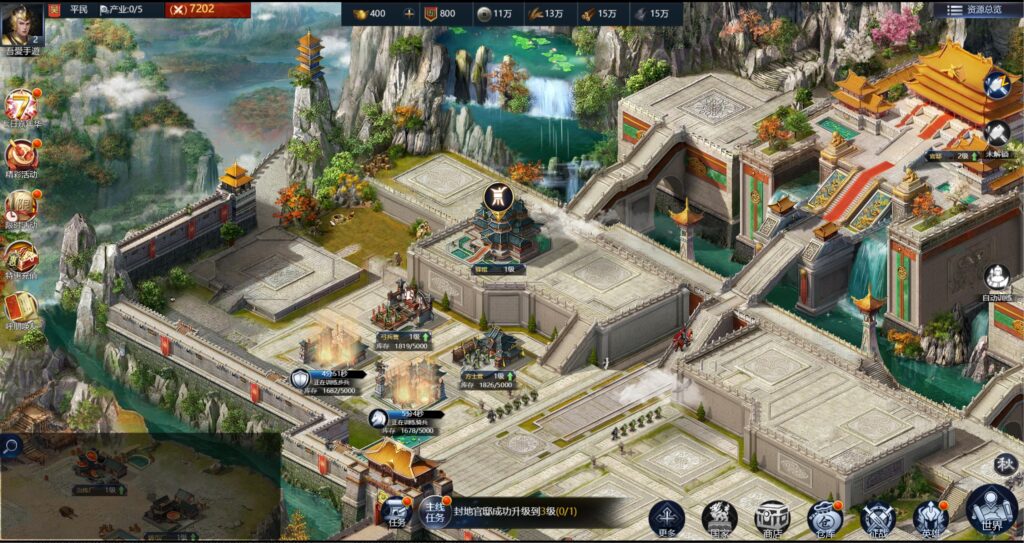Open the 商店 shop
The height and width of the screenshot is (543, 1024).
[x=772, y=517]
